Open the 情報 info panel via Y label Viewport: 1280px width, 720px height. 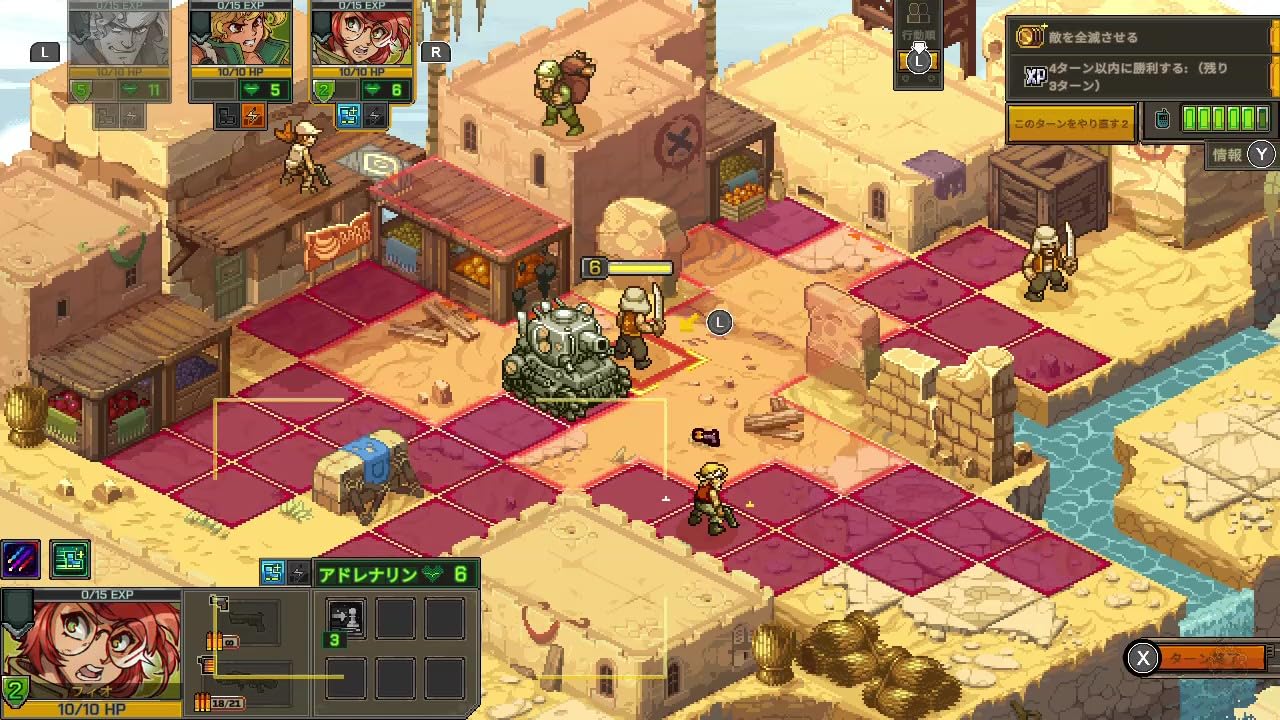[1240, 156]
